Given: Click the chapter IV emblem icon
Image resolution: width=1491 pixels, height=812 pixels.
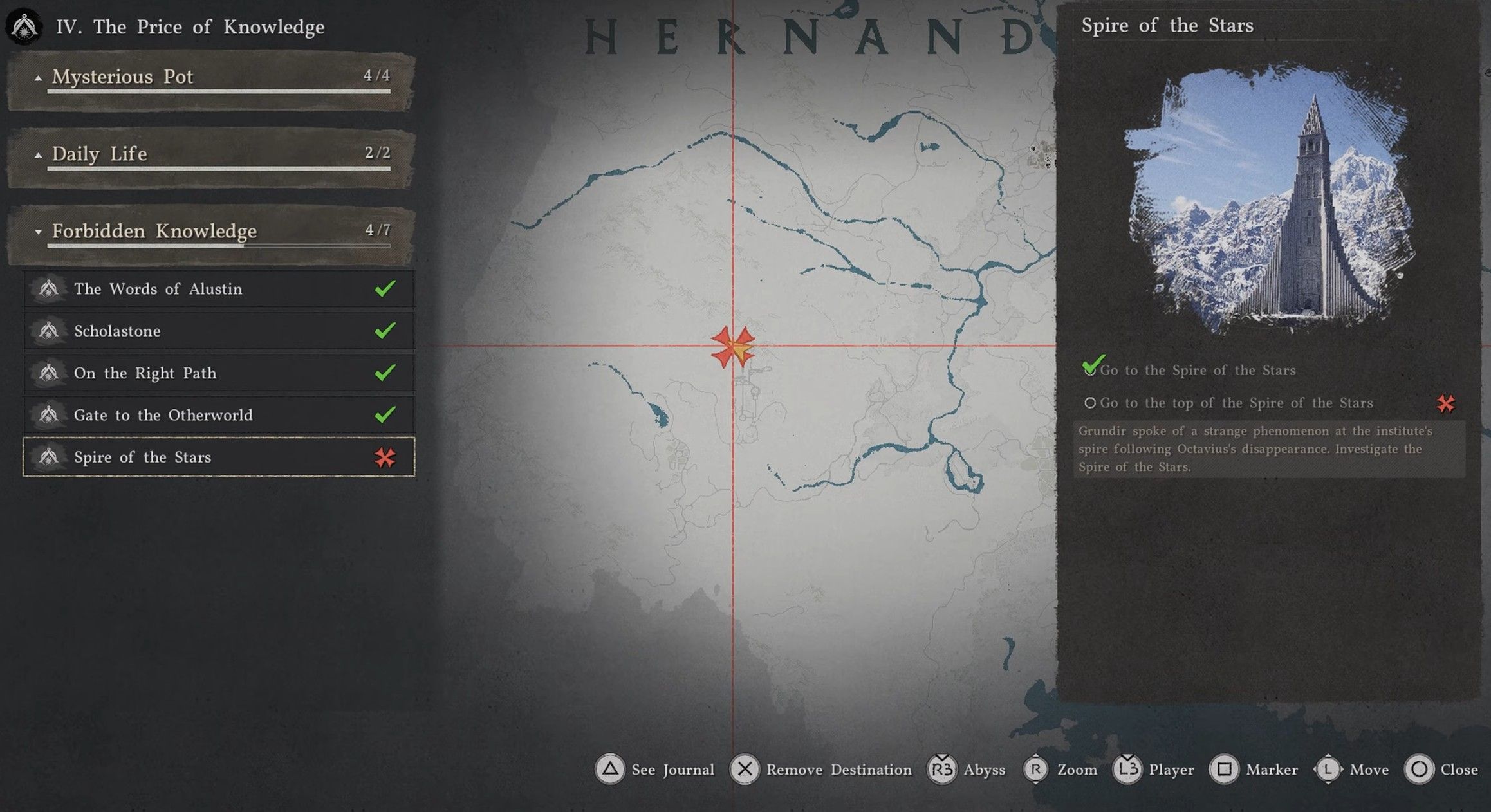Looking at the screenshot, I should pos(24,26).
